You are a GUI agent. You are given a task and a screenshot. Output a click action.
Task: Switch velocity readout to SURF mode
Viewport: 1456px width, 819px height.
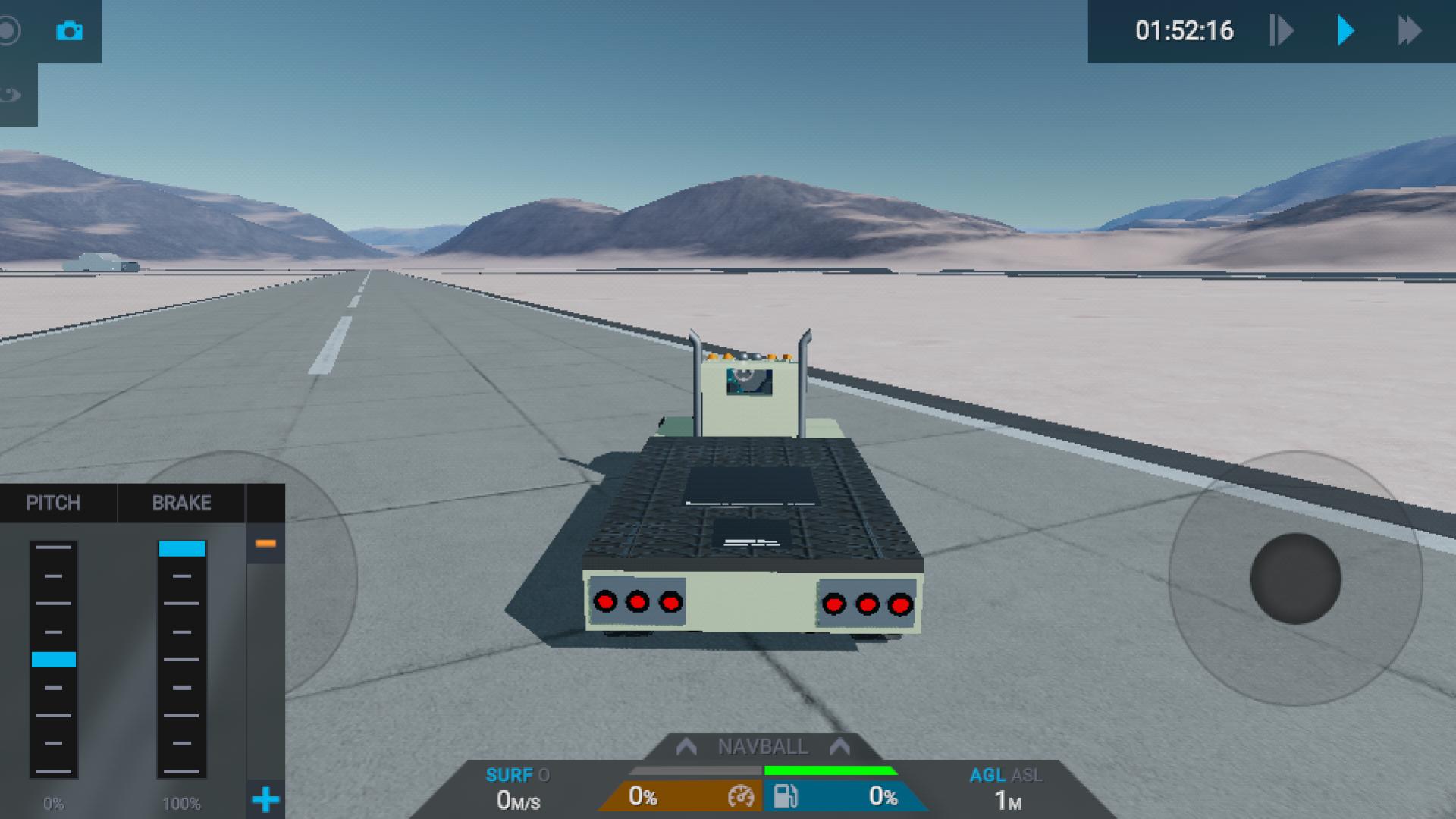point(509,775)
